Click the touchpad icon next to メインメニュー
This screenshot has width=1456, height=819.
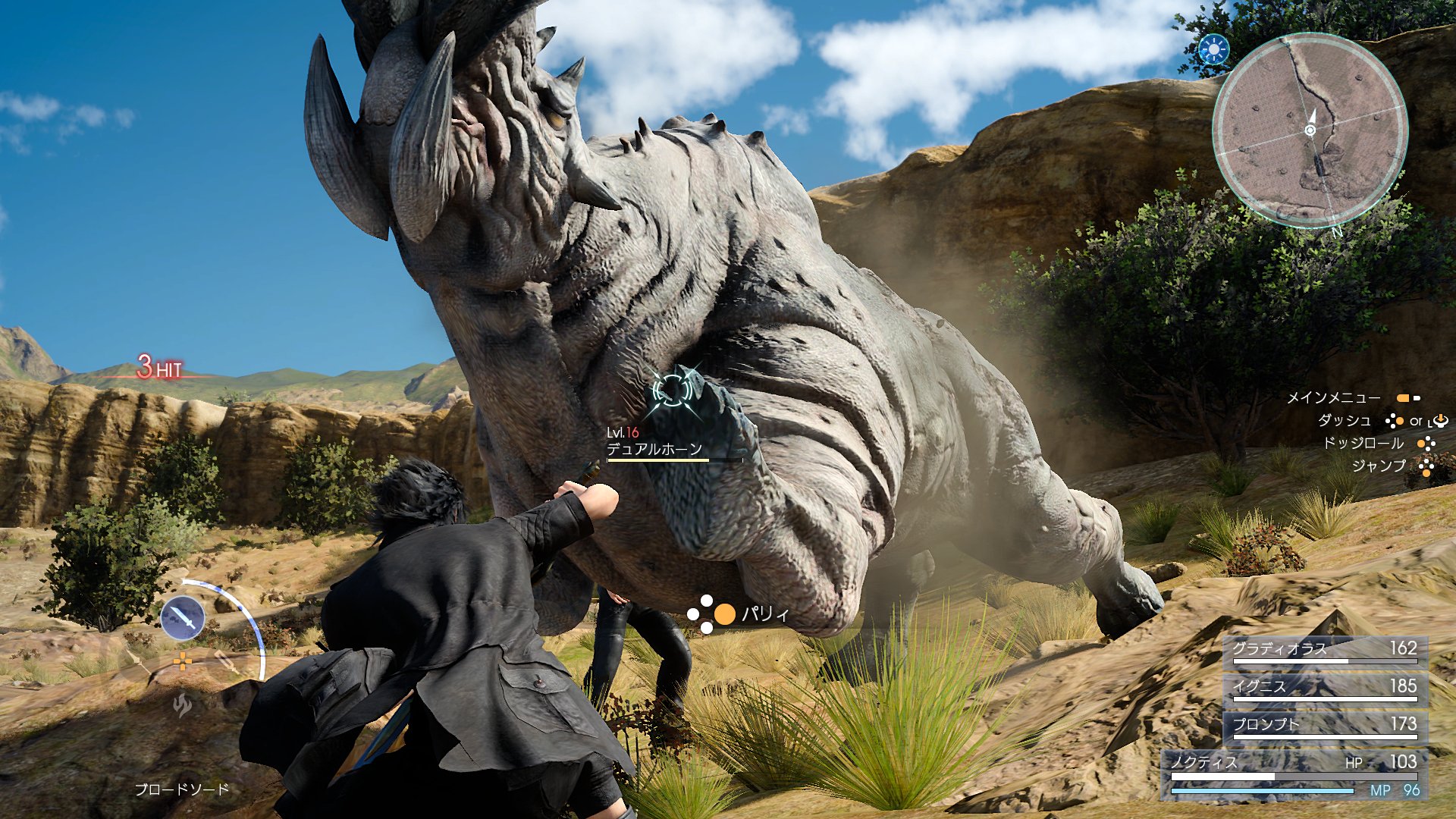click(x=1407, y=399)
